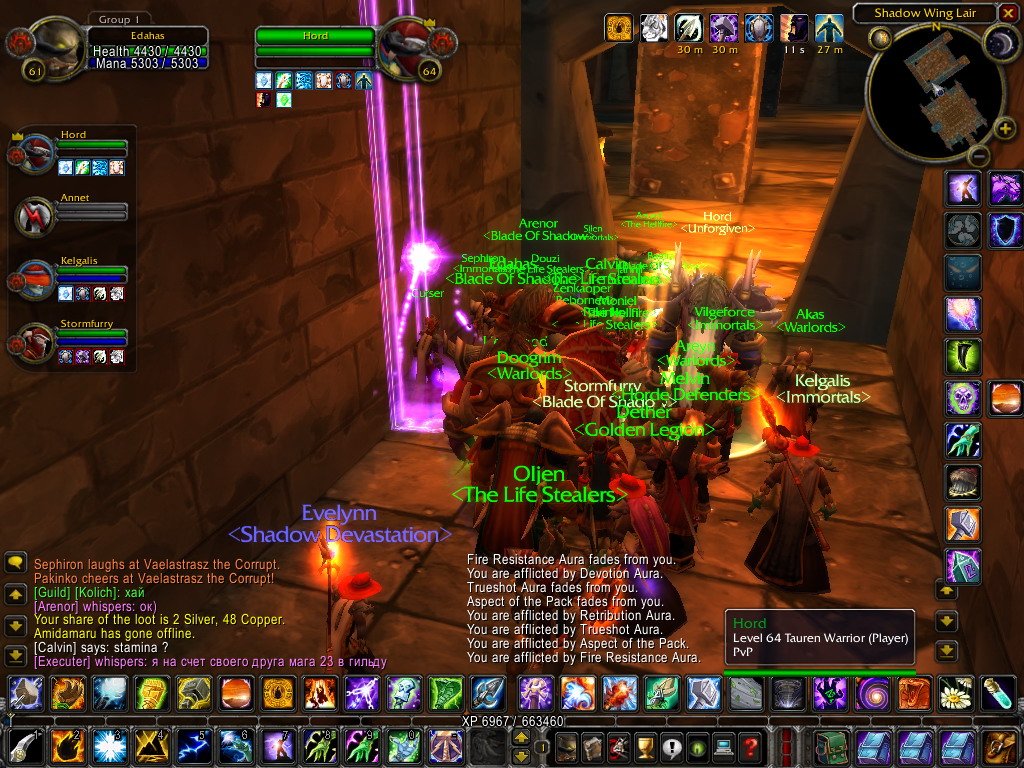
Task: Open the chat menu speech bubble button
Action: [x=15, y=563]
